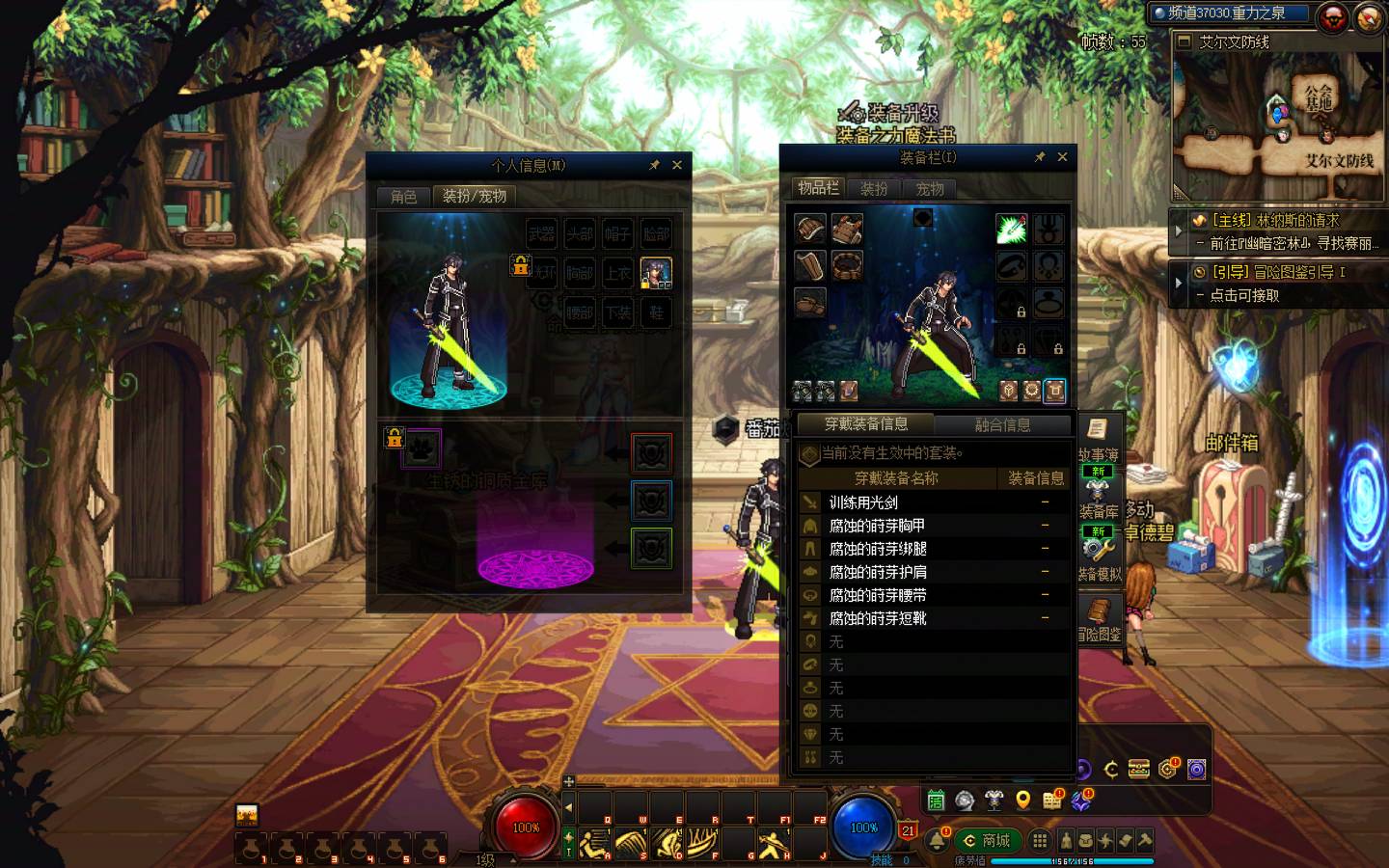Select the 穿戴装备信息 worn equipment tab
Screen dimensions: 1389x868
tap(865, 424)
